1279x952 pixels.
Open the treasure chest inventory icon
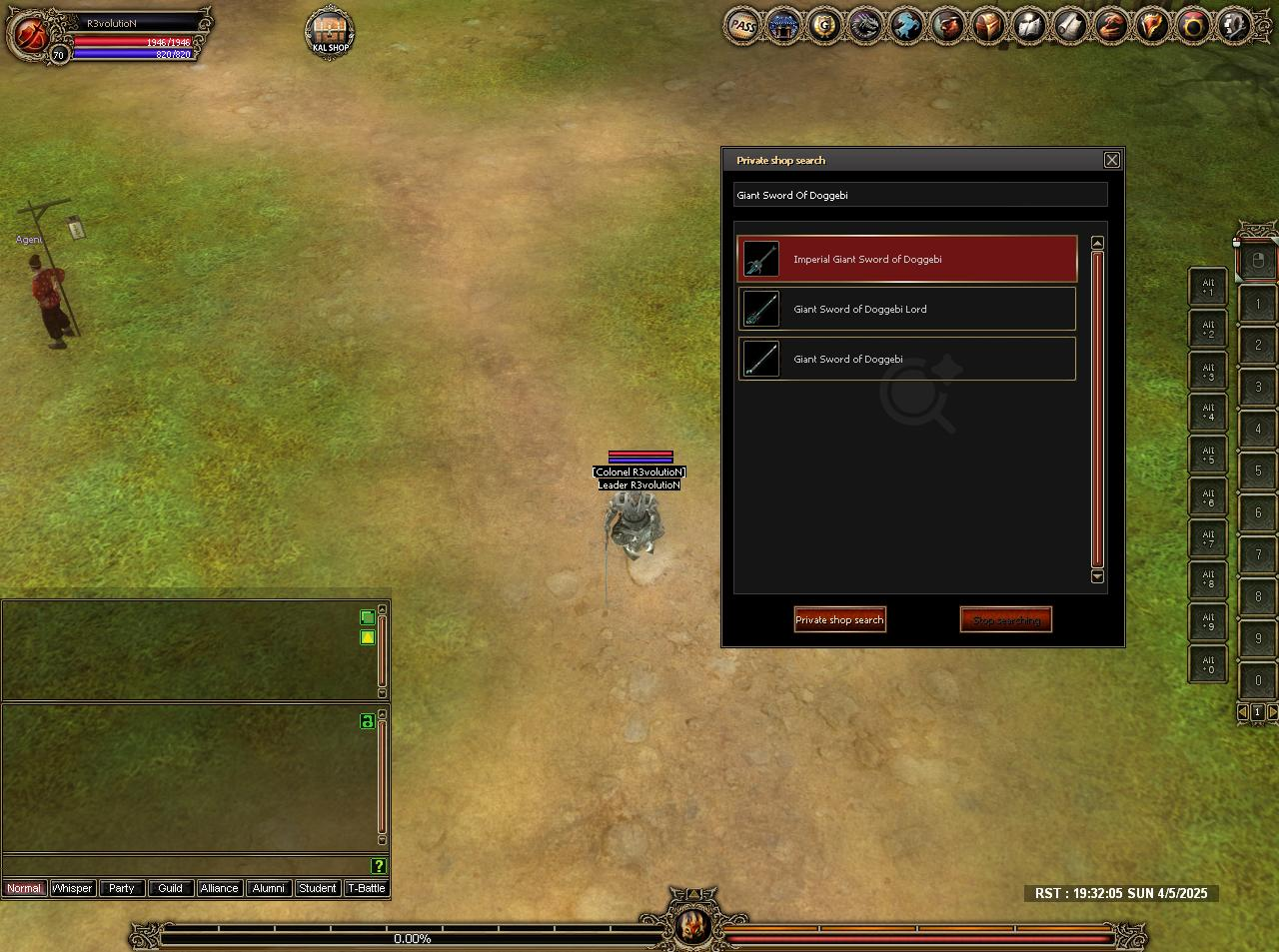point(988,26)
